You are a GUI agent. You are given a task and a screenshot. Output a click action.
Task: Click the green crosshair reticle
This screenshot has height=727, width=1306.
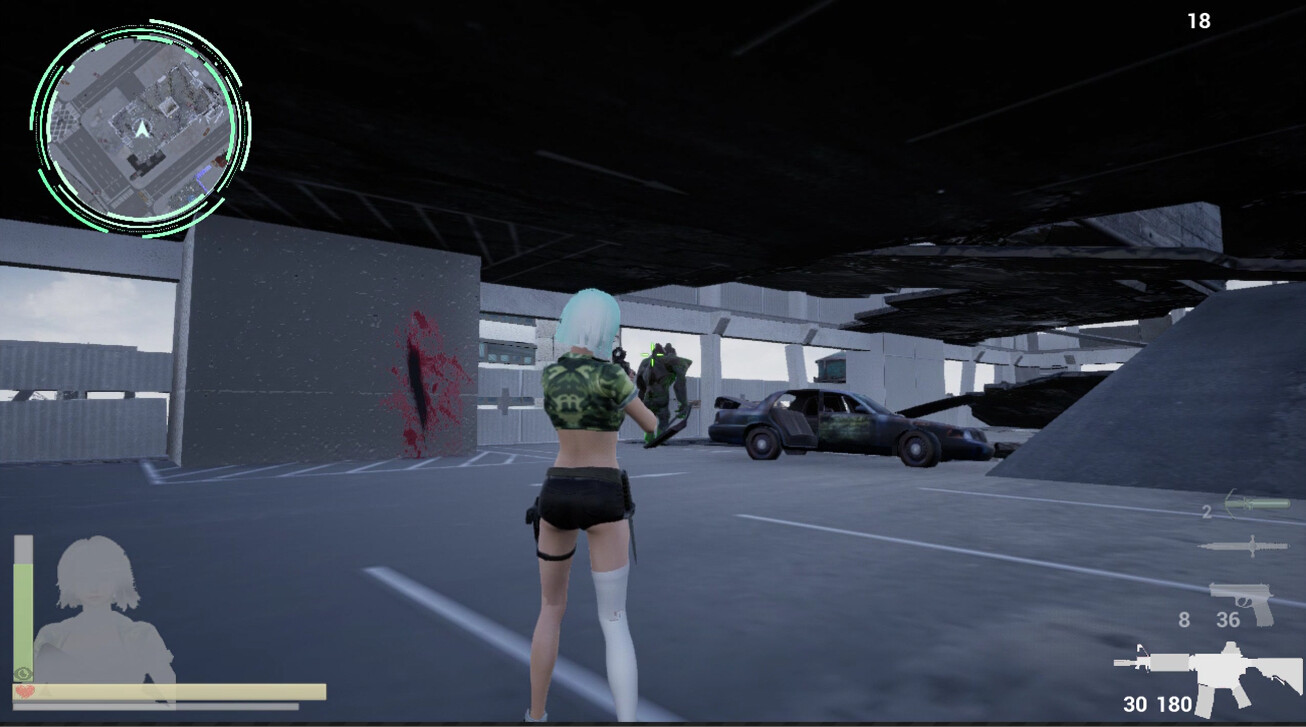[651, 354]
